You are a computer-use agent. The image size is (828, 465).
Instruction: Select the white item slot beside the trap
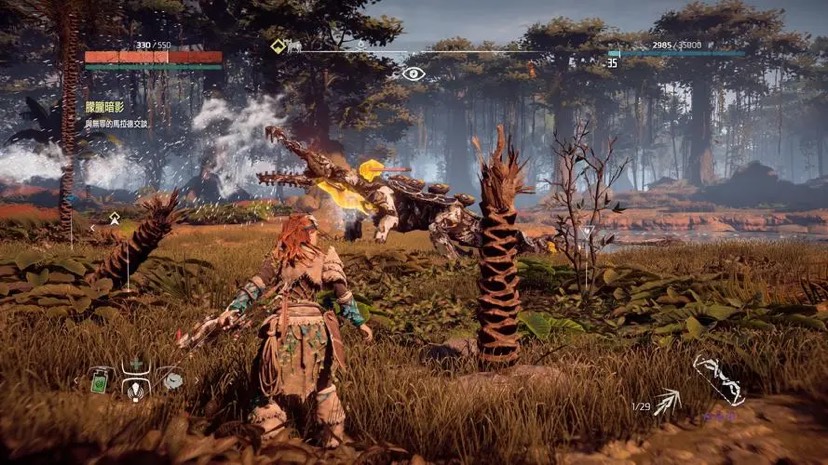tap(172, 380)
